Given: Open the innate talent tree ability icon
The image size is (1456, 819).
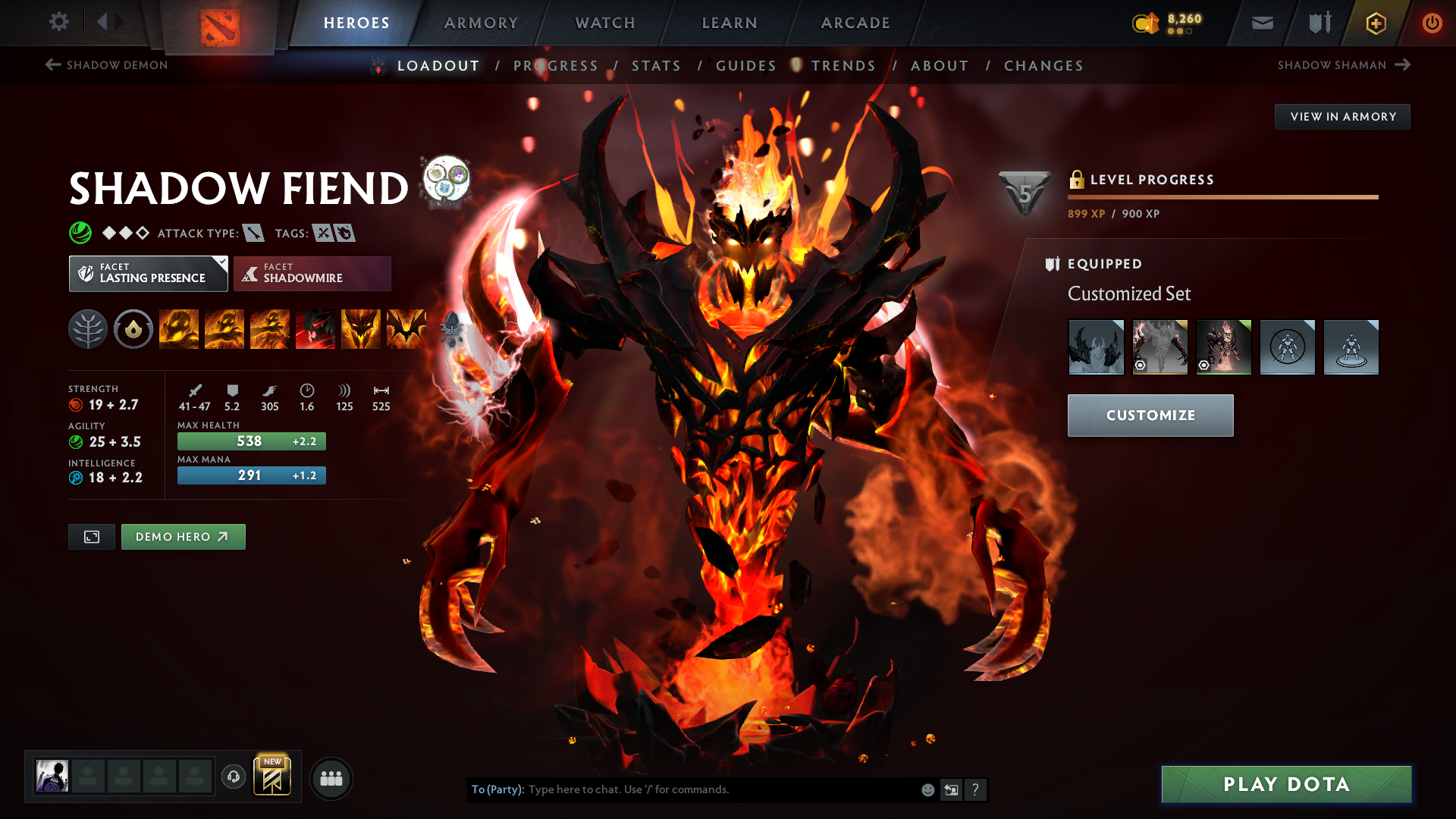Looking at the screenshot, I should click(88, 329).
